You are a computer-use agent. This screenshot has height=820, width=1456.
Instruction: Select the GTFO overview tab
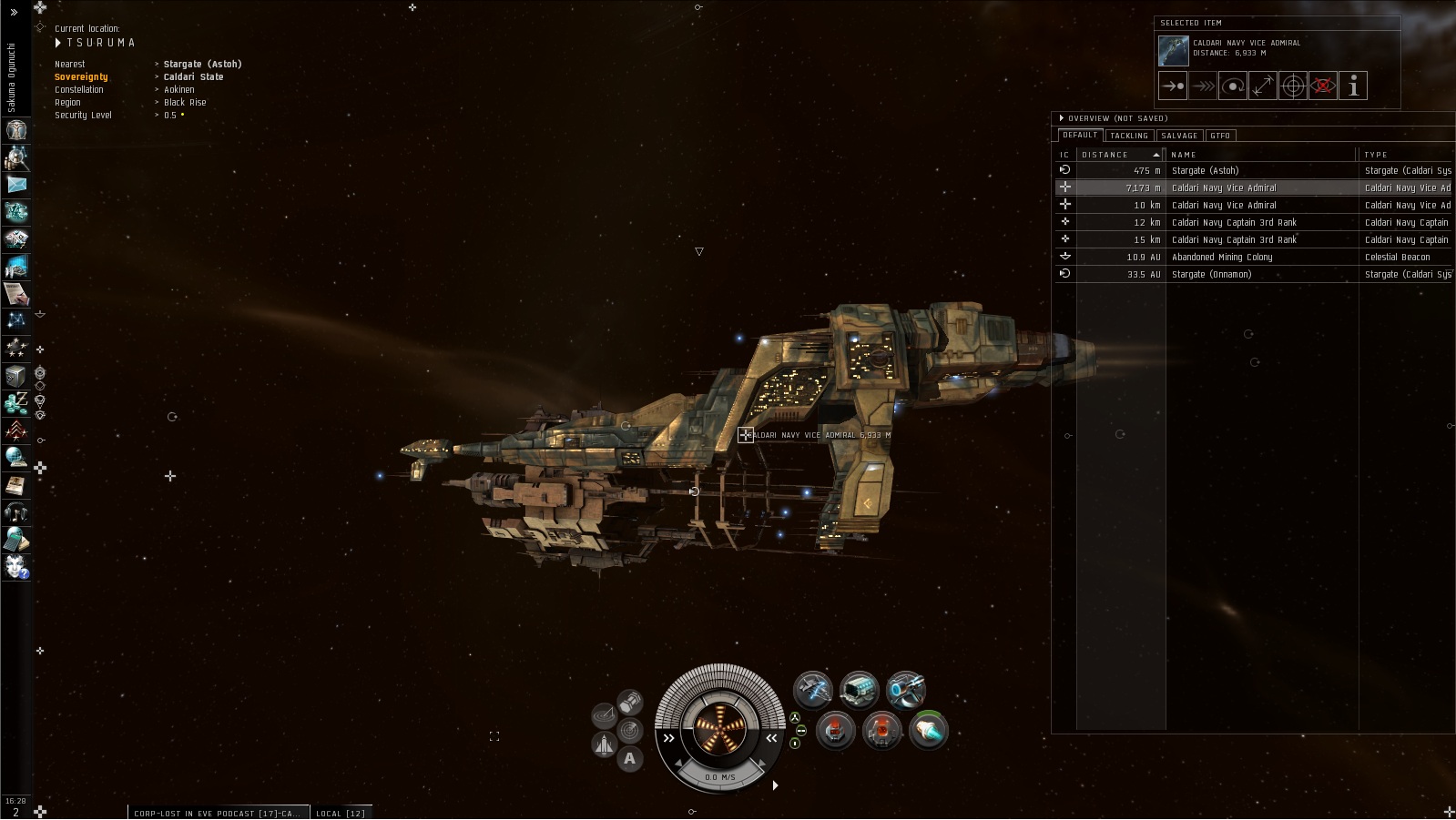point(1220,136)
